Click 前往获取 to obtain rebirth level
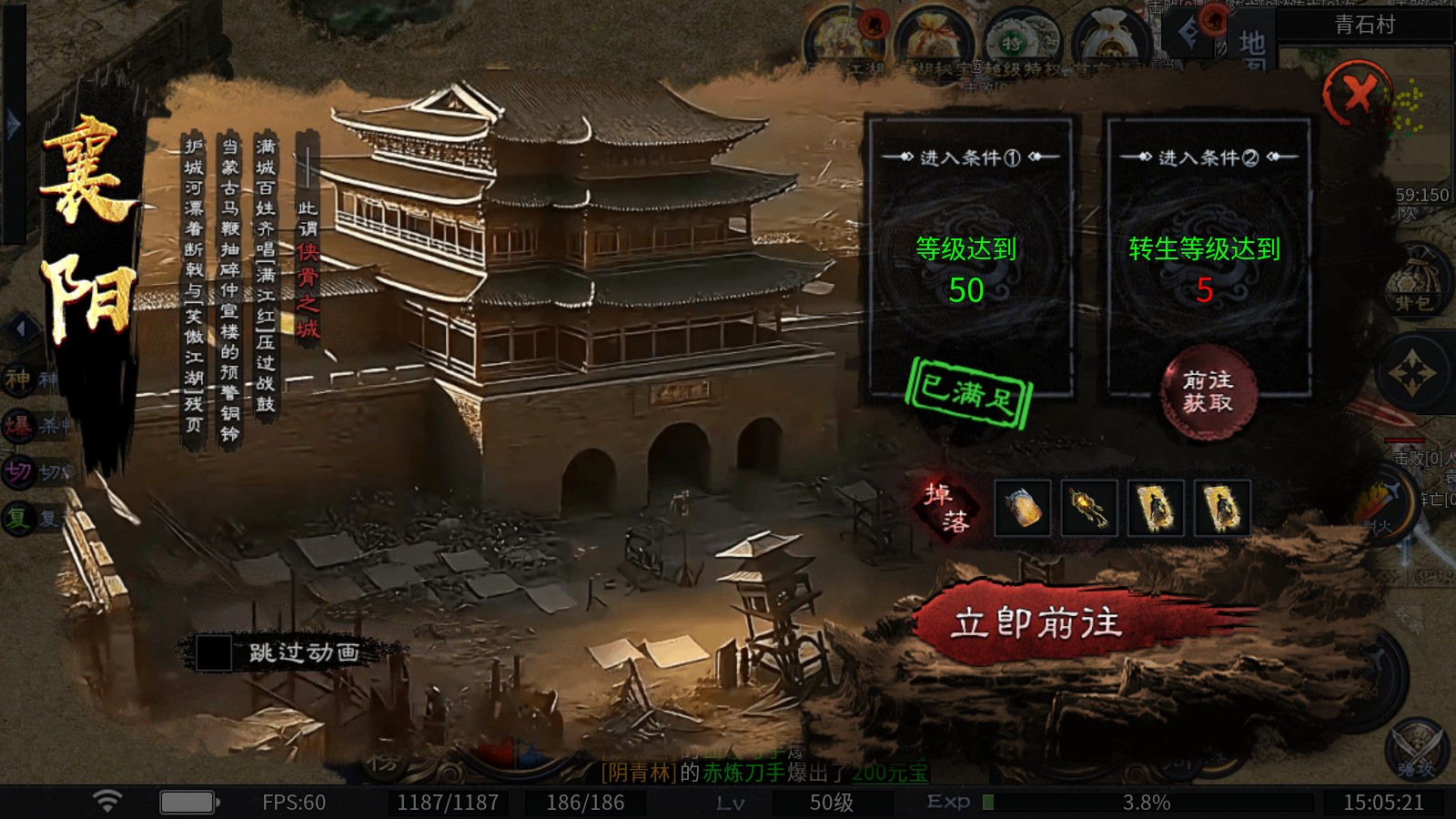Image resolution: width=1456 pixels, height=819 pixels. (1208, 392)
